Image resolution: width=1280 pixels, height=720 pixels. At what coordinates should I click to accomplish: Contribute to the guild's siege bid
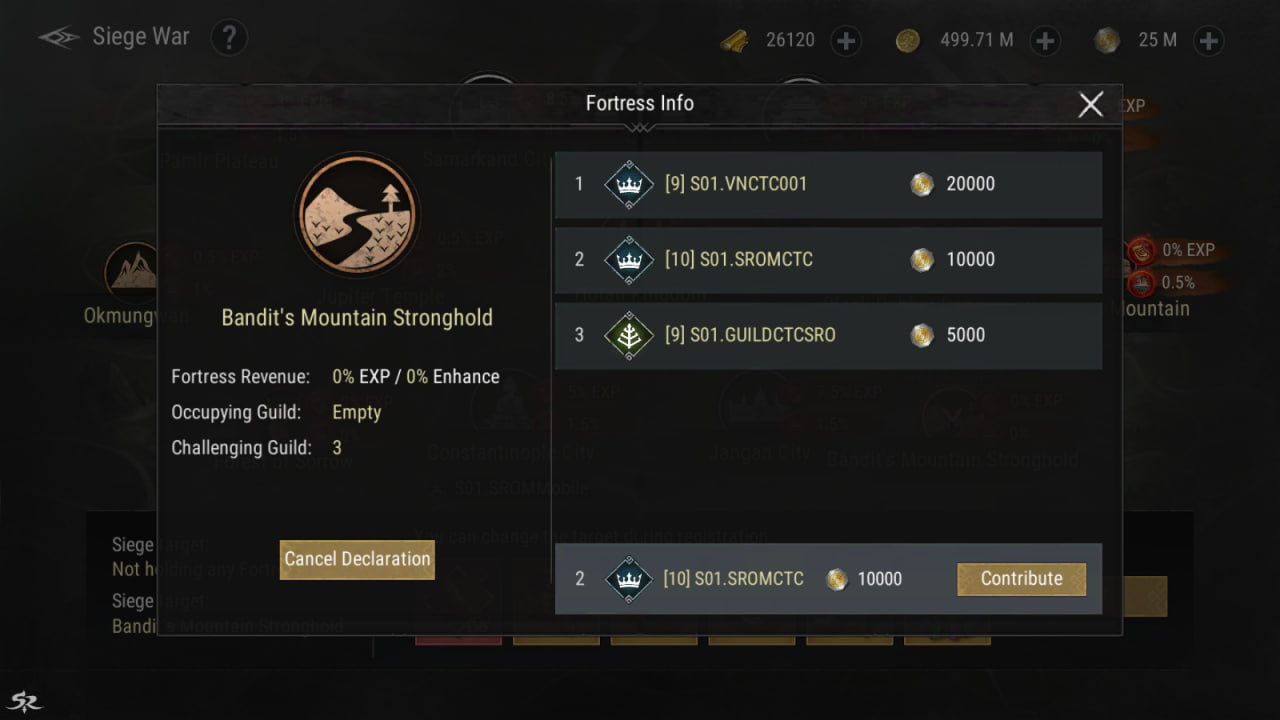pyautogui.click(x=1021, y=579)
